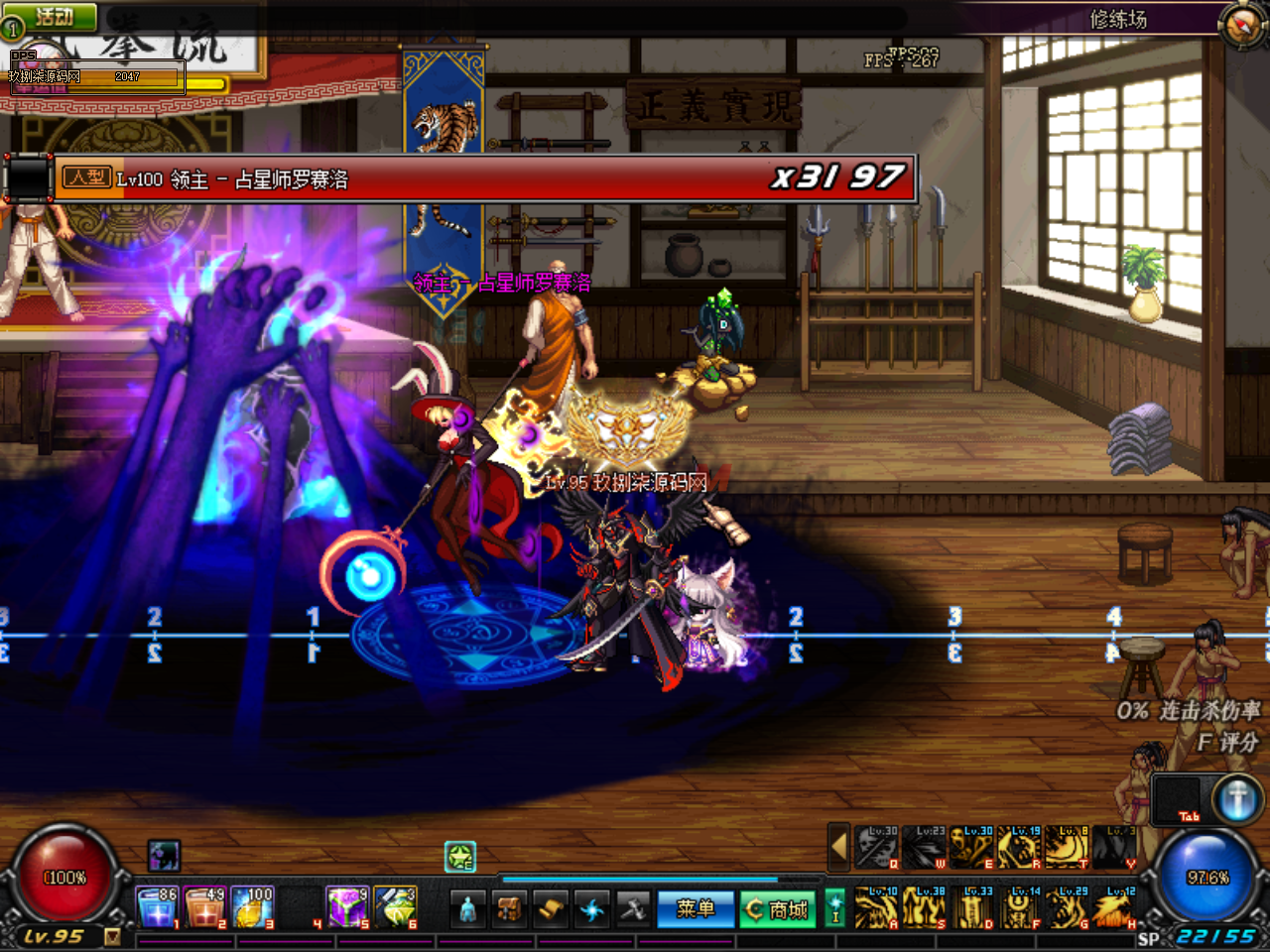Activate the Lv.38 skill on key S
Screen dimensions: 1270x952
click(x=924, y=908)
